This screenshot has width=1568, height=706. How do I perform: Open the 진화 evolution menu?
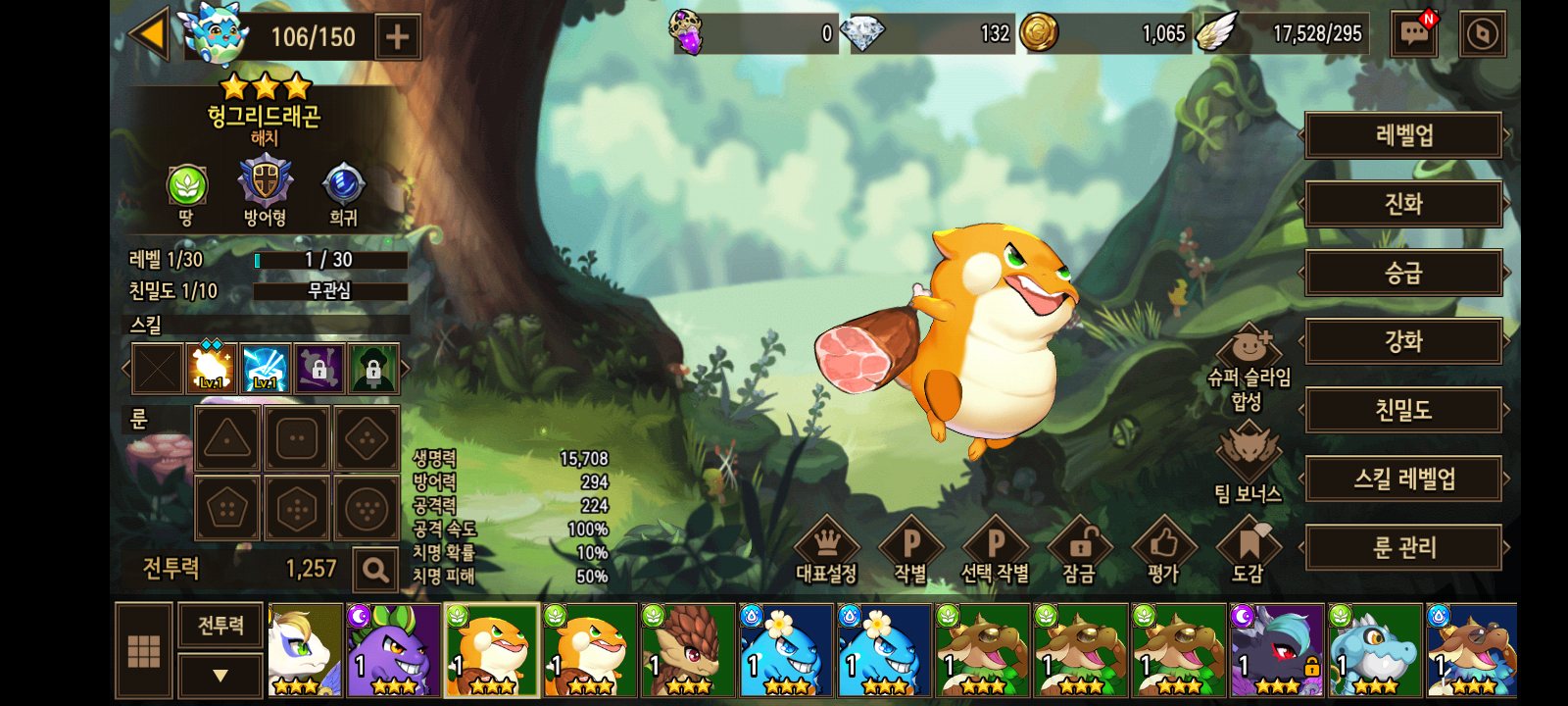[x=1403, y=204]
